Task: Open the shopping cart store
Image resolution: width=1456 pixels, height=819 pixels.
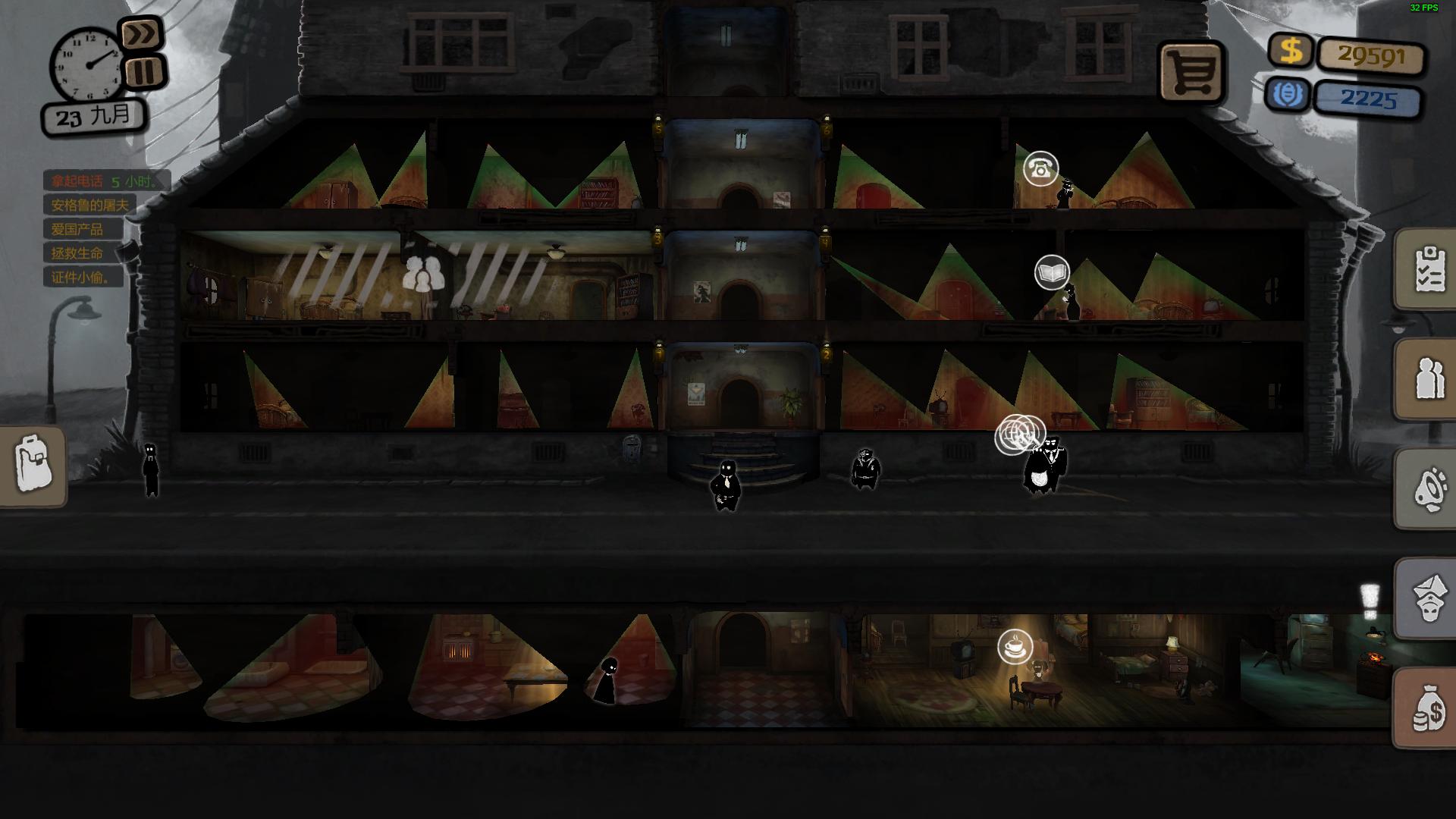Action: pyautogui.click(x=1191, y=73)
